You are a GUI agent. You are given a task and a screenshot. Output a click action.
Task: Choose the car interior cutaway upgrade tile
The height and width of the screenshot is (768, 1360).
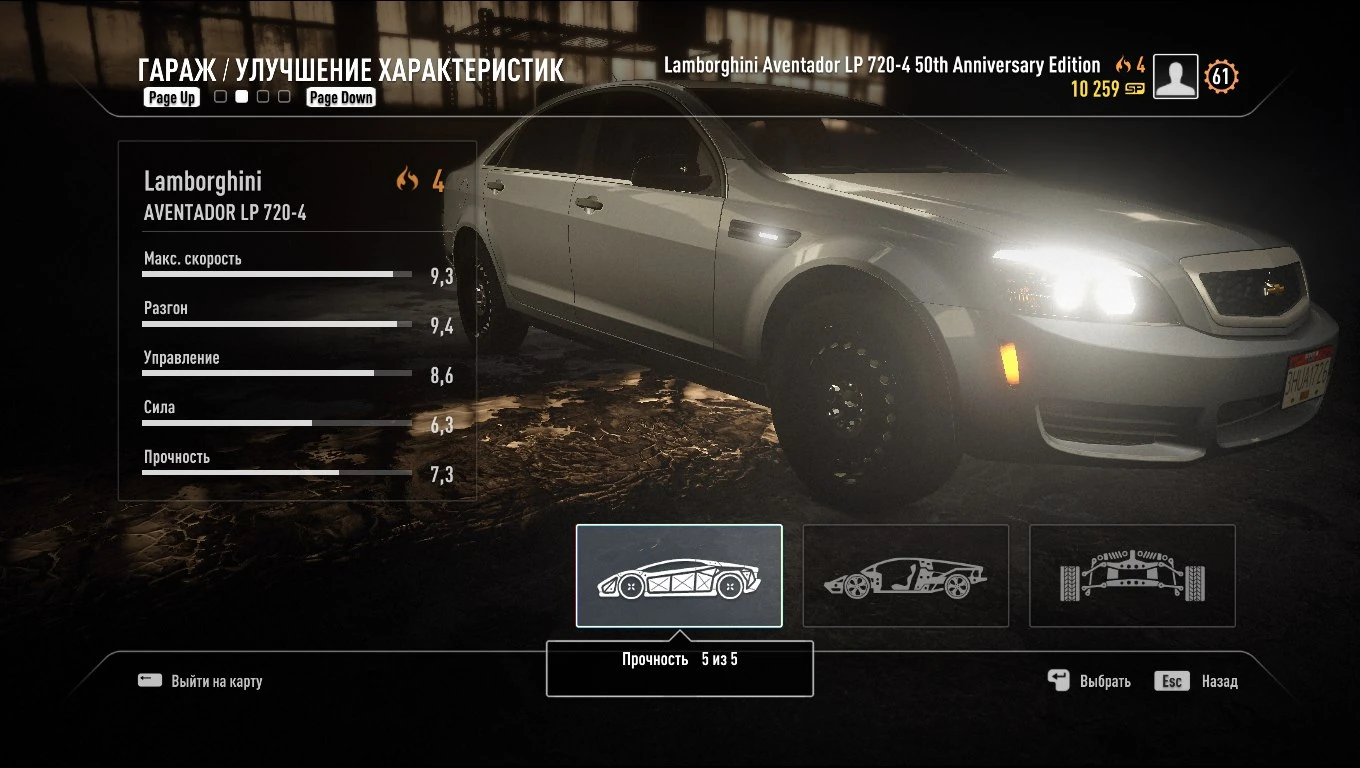click(x=905, y=576)
